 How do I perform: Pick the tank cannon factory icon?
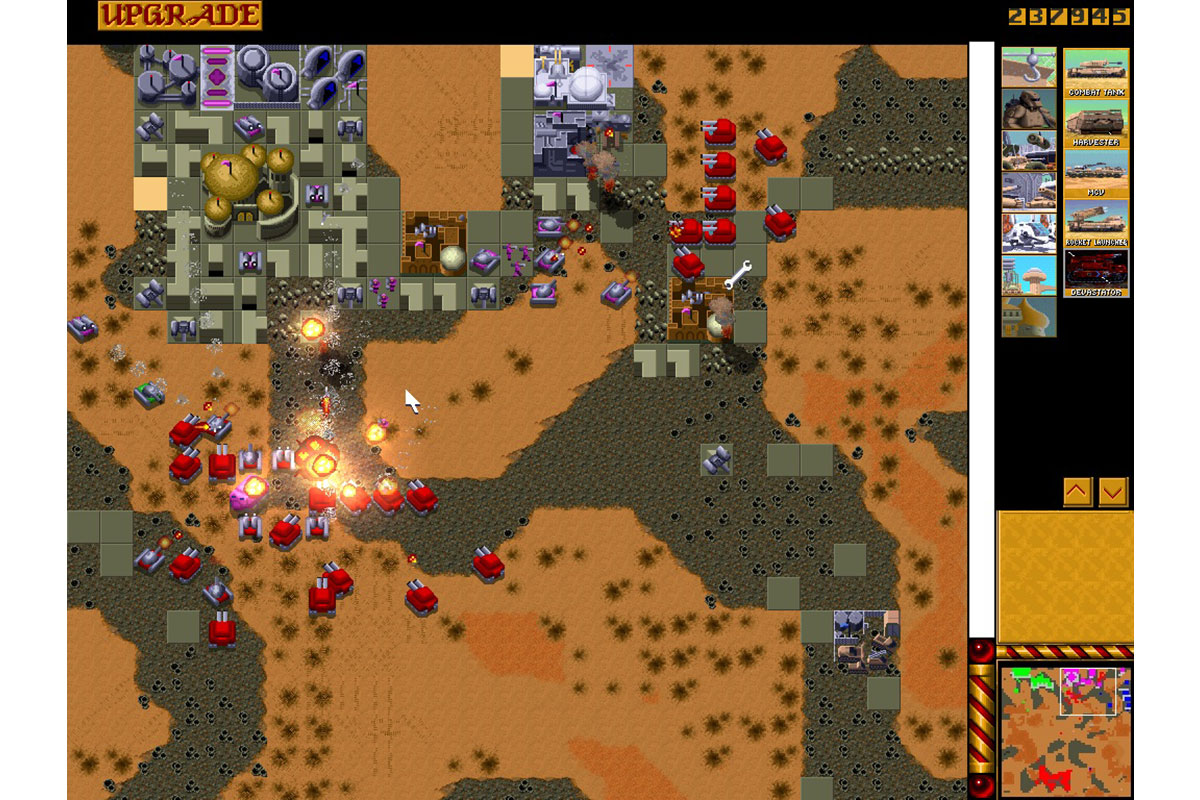coord(1029,150)
